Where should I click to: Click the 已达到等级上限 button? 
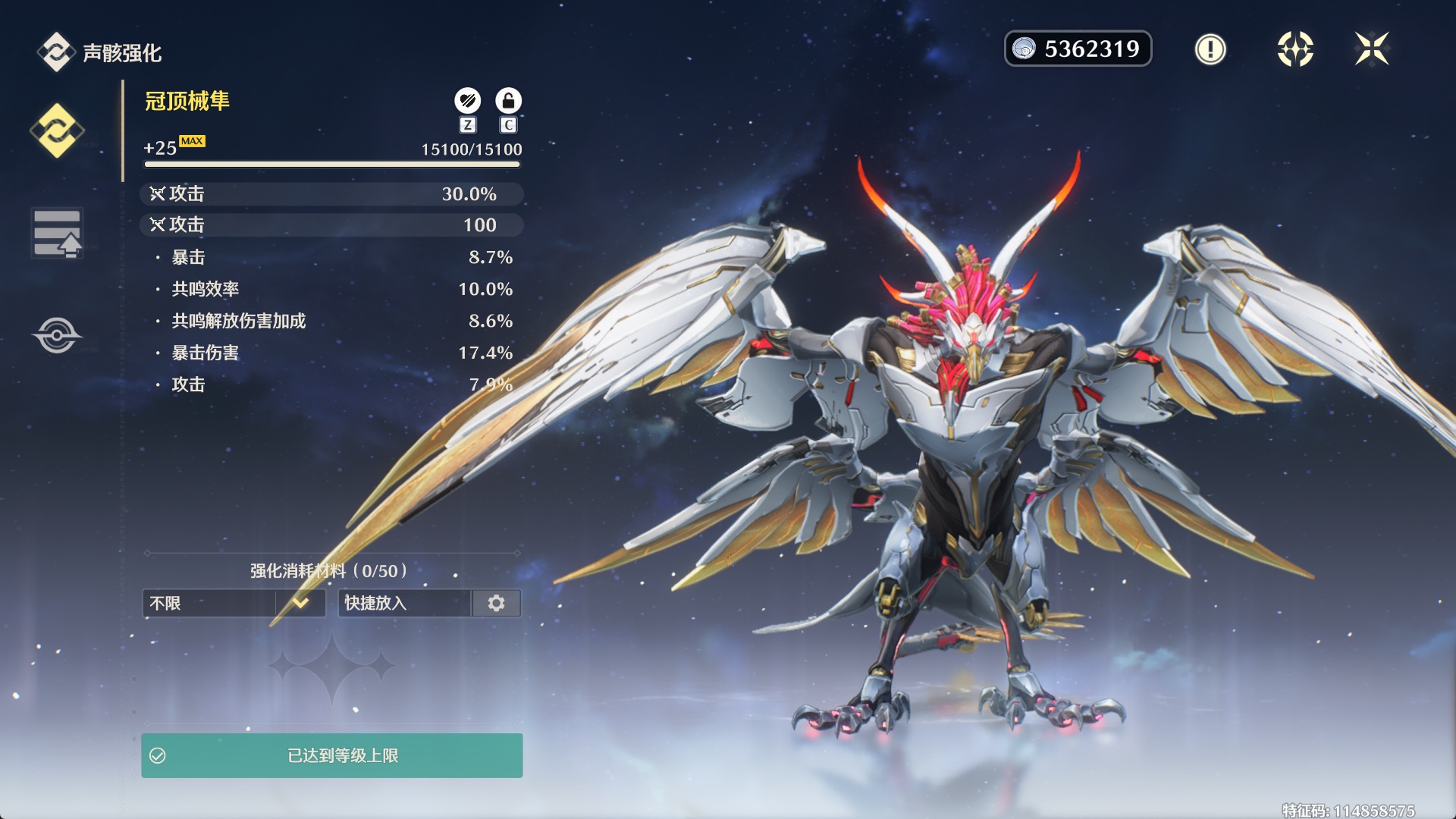[331, 755]
